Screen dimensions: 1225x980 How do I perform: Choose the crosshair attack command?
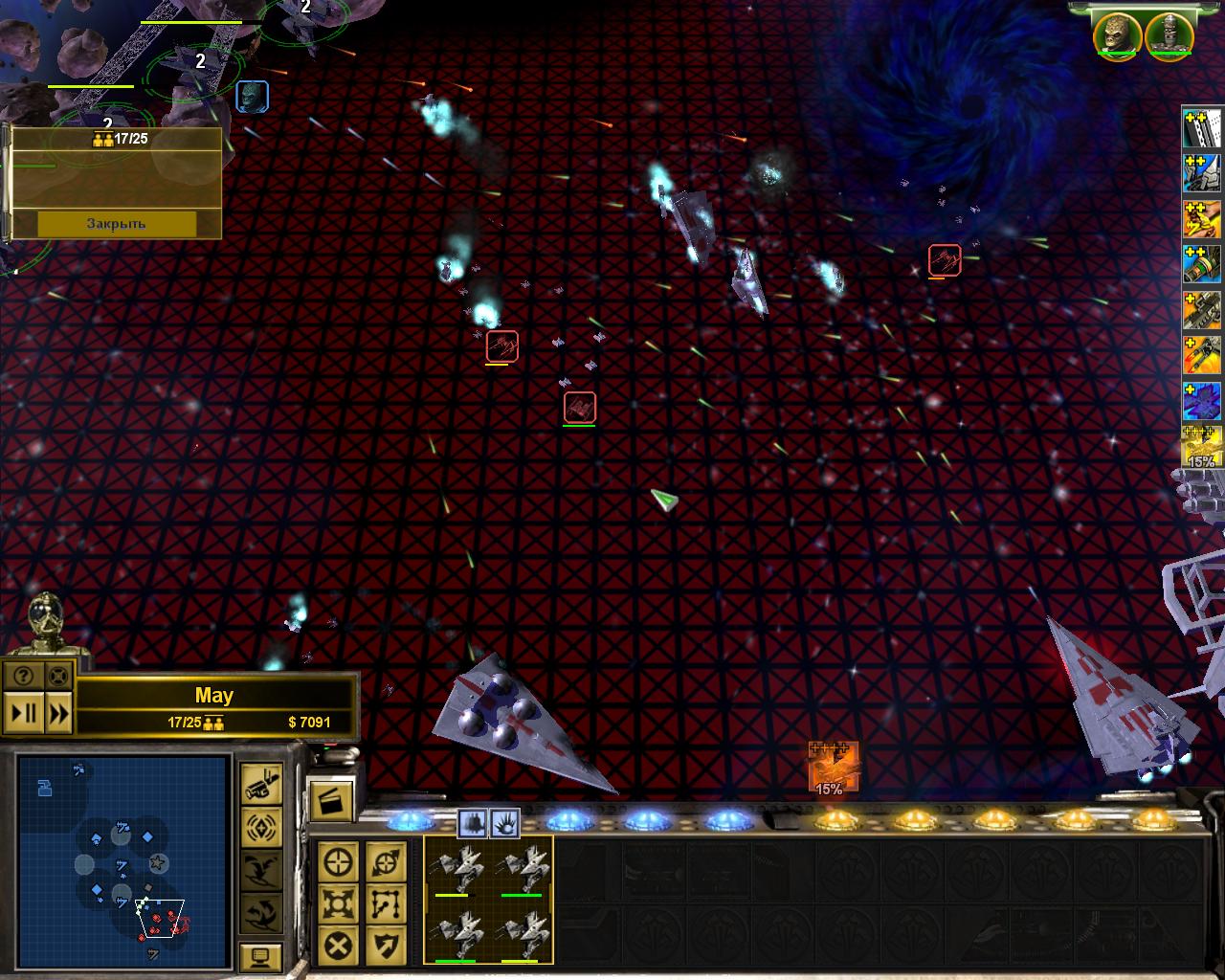tap(339, 862)
